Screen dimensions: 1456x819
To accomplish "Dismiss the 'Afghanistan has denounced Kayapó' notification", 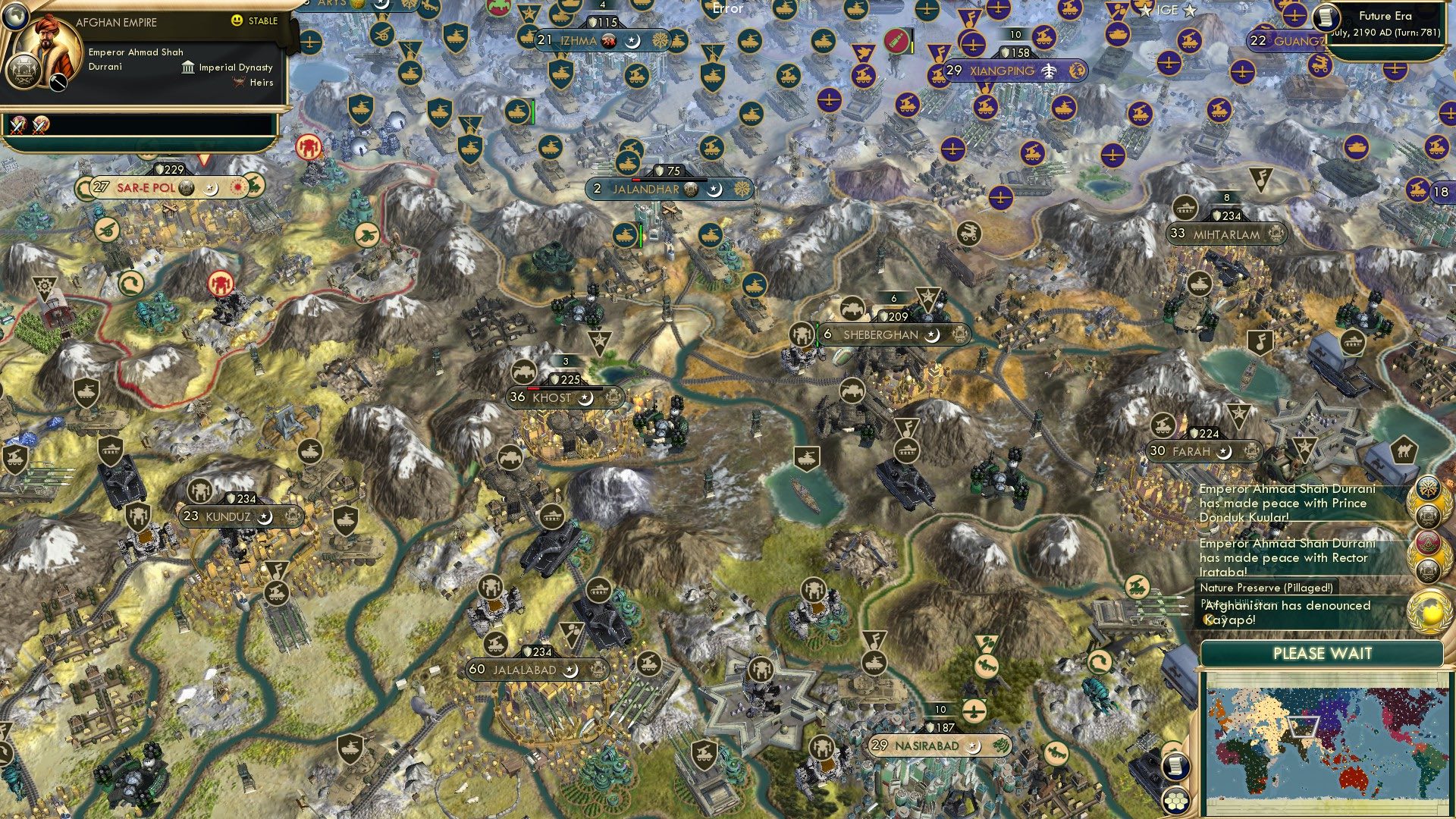I will 1316,612.
